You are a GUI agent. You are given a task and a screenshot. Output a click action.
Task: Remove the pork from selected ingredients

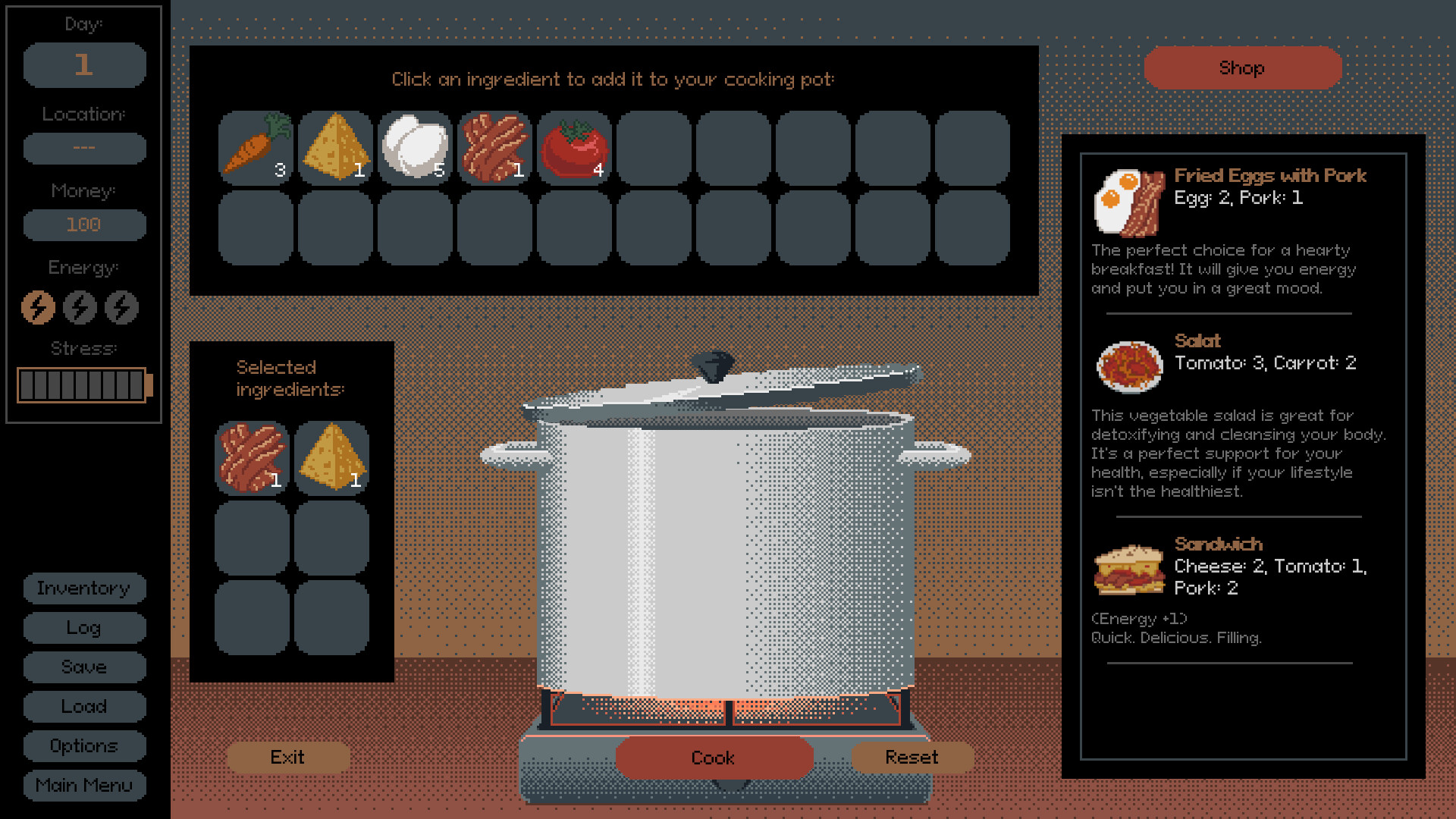(253, 457)
